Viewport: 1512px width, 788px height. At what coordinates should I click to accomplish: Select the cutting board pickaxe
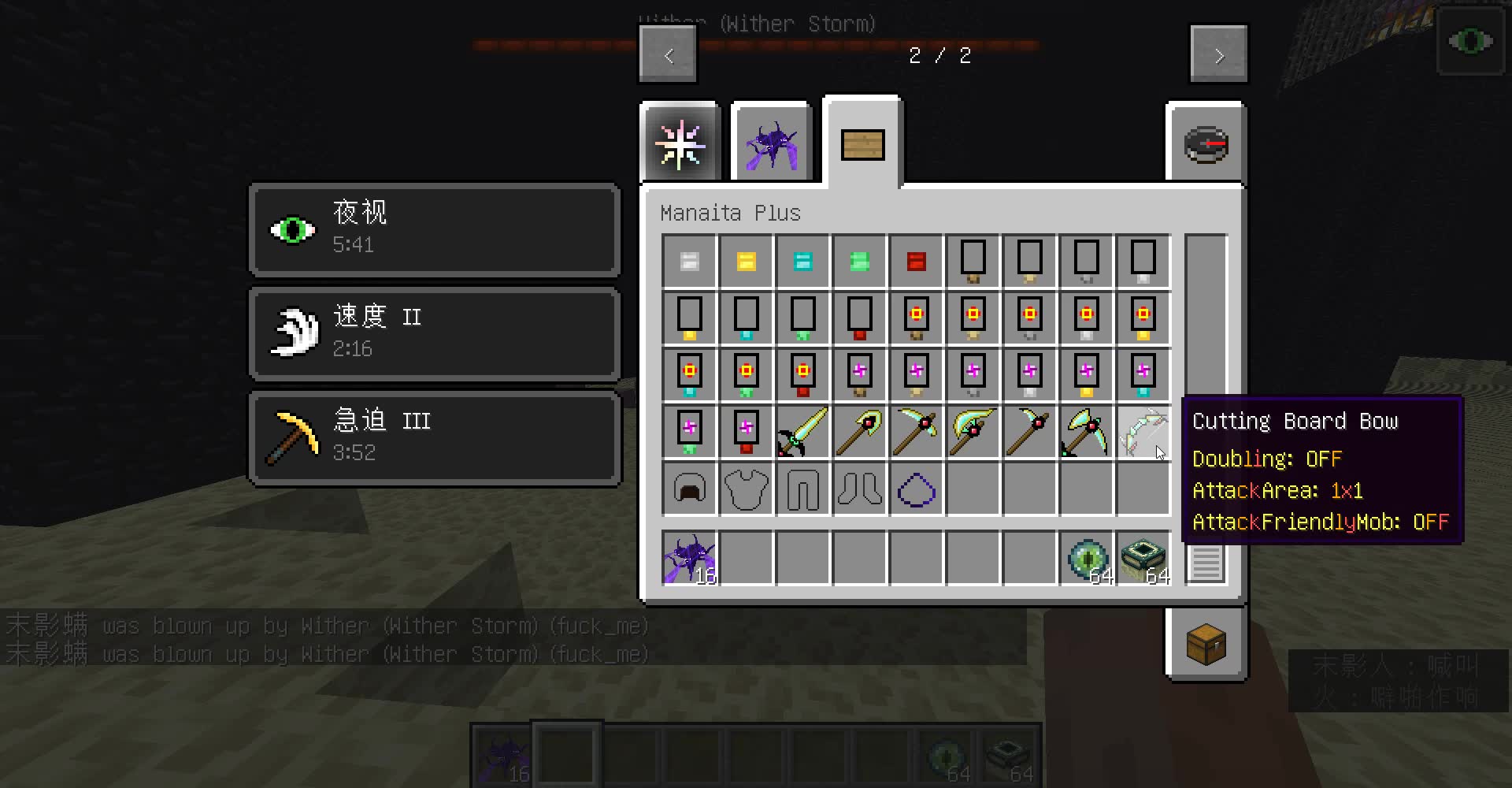(916, 432)
